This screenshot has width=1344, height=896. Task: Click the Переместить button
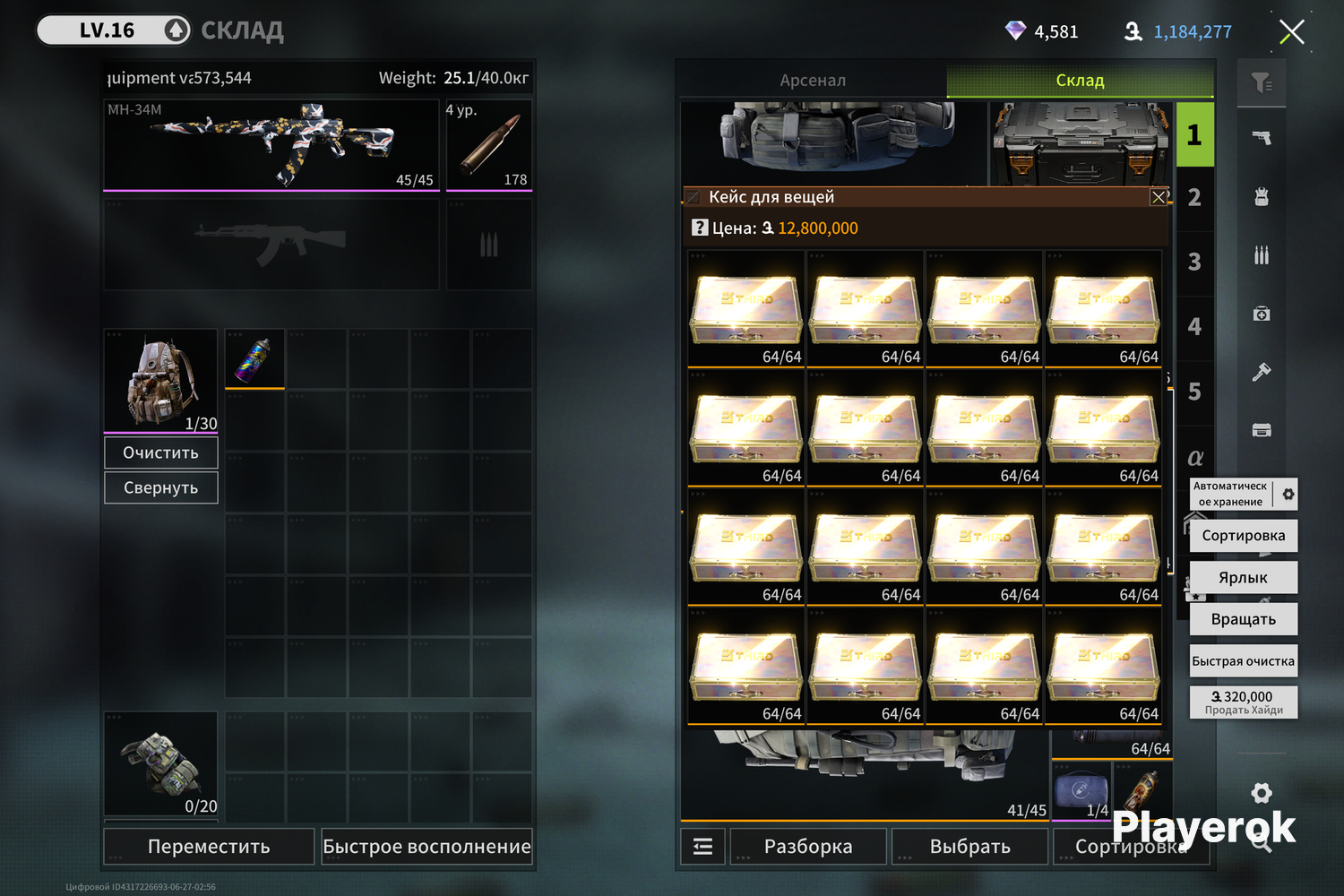point(209,847)
